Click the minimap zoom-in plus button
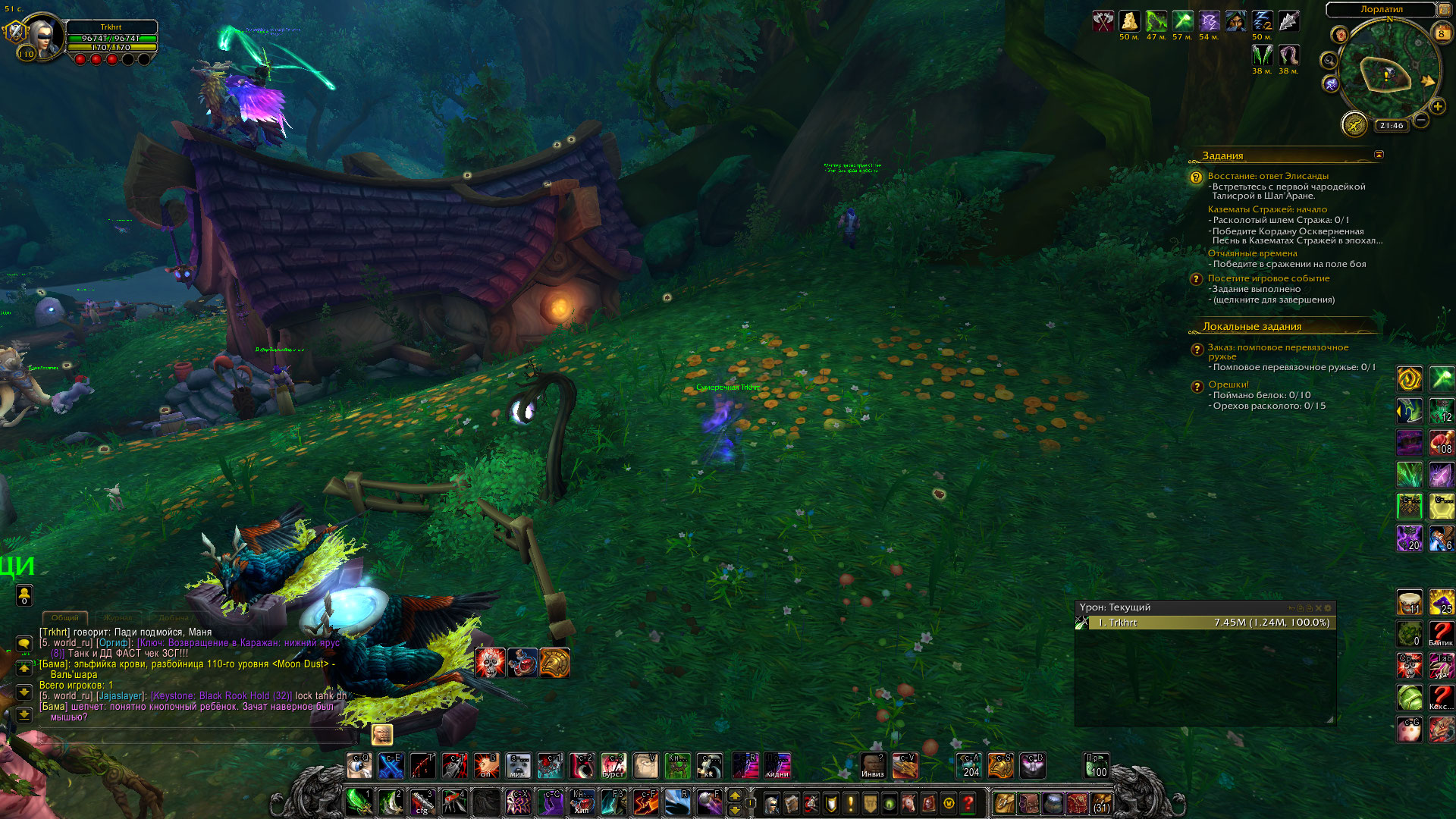 tap(1437, 107)
